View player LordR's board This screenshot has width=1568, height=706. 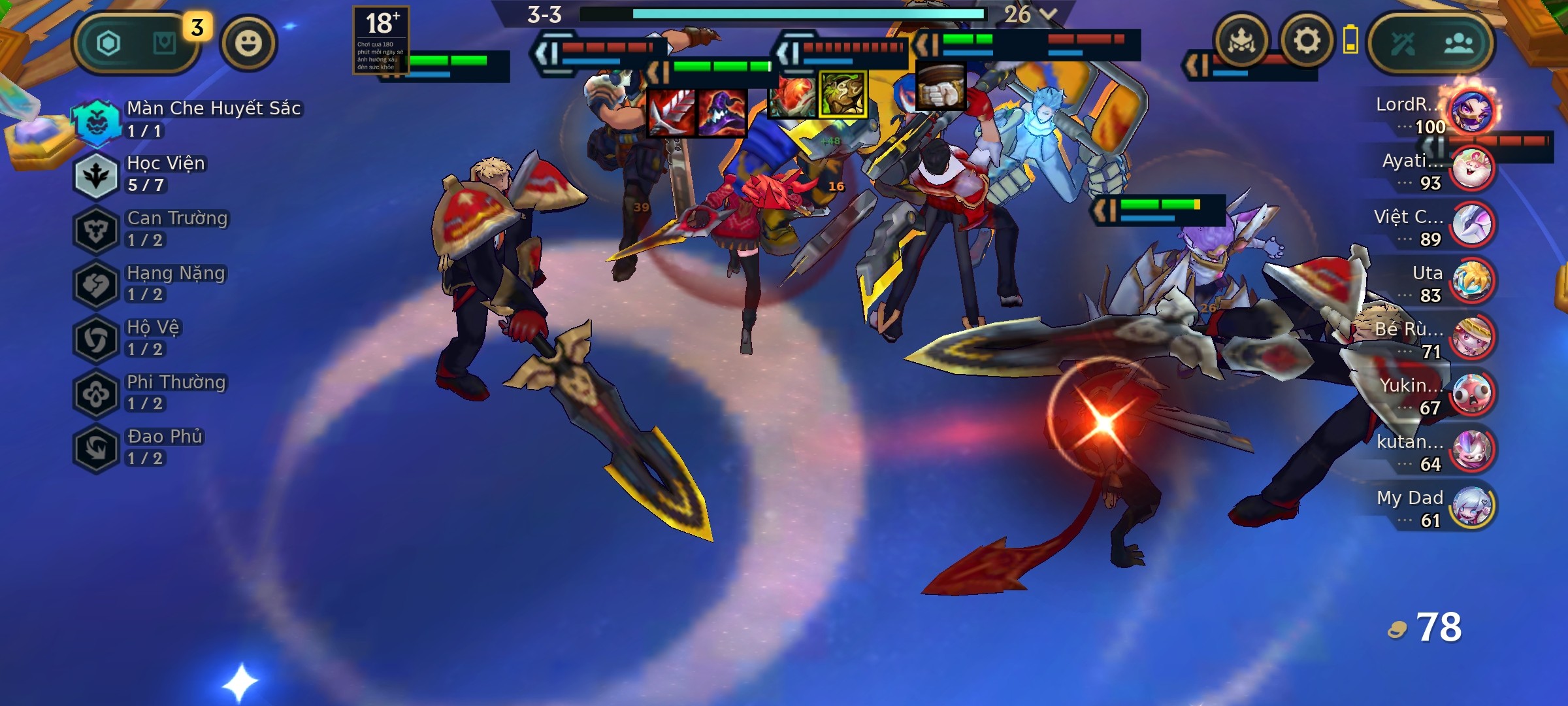1471,111
